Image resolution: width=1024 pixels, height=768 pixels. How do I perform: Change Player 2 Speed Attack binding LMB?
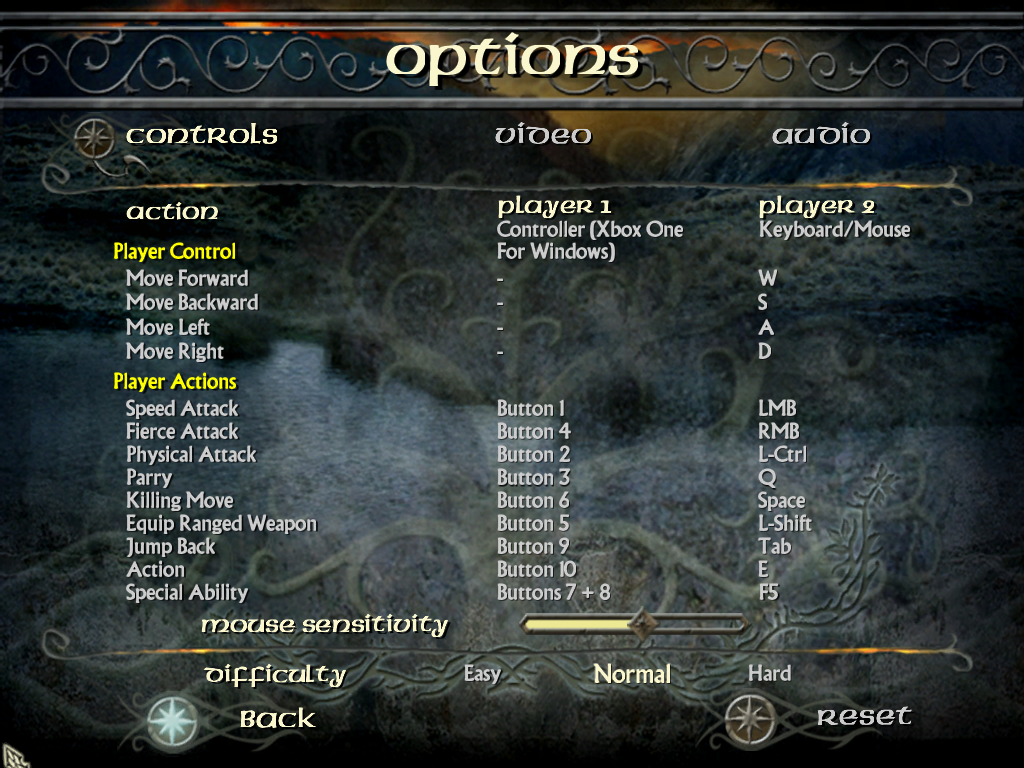point(777,408)
